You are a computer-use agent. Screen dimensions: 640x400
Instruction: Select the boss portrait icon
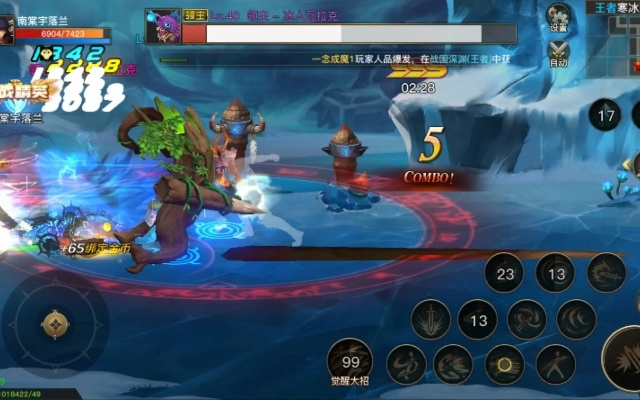point(162,26)
